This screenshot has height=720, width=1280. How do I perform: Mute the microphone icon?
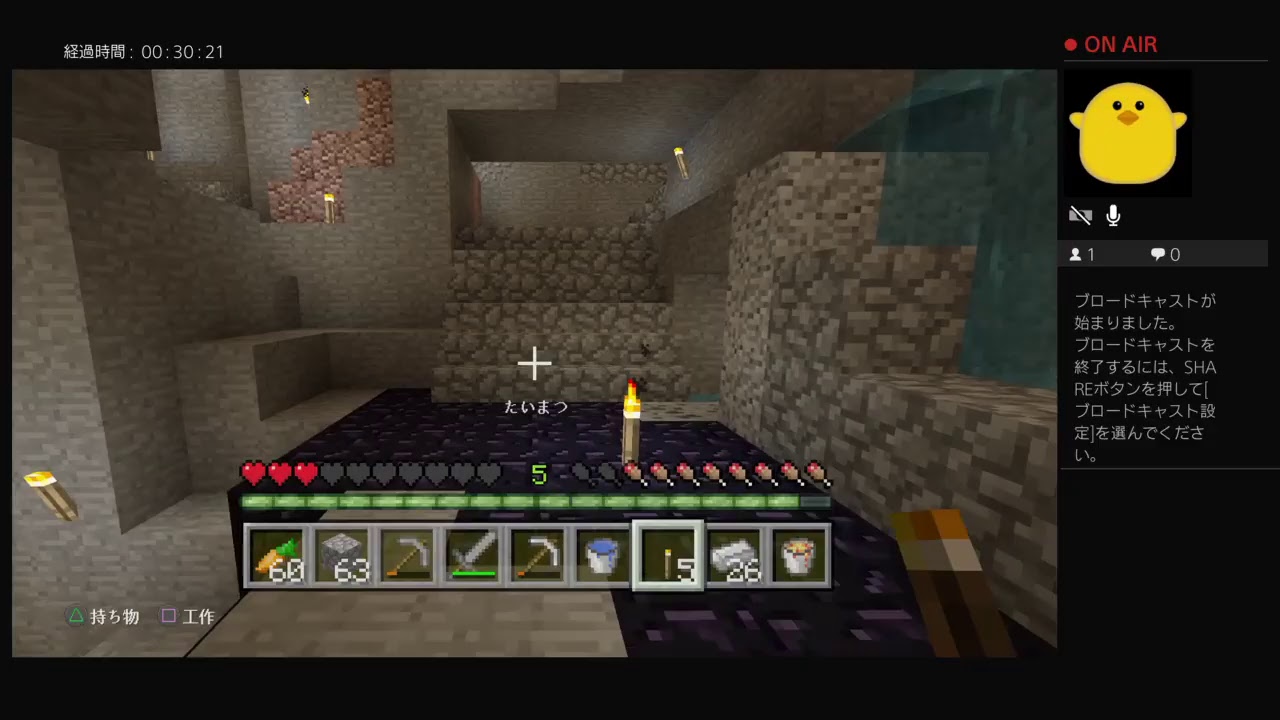(x=1113, y=215)
